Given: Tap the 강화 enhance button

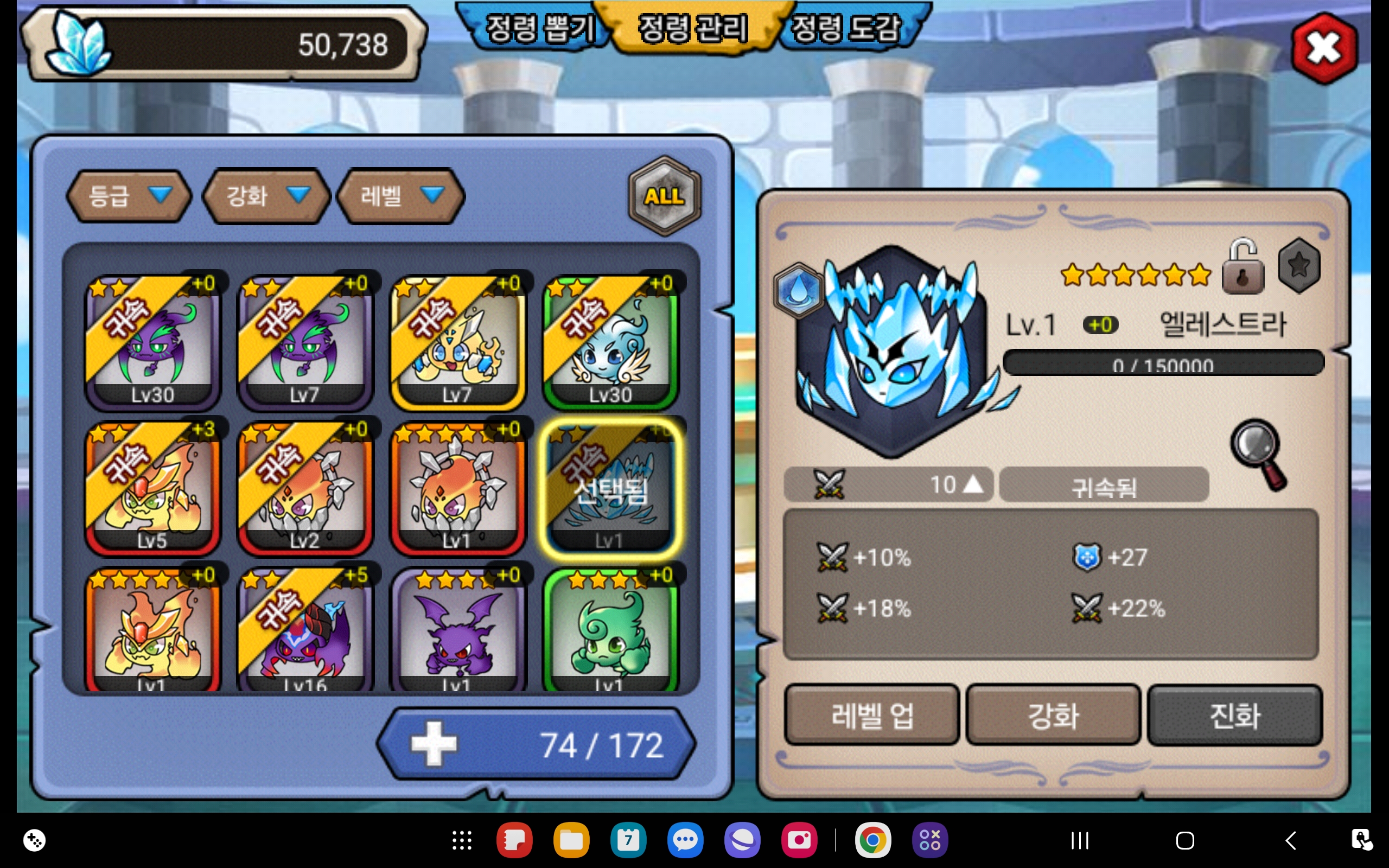Looking at the screenshot, I should pyautogui.click(x=1053, y=716).
